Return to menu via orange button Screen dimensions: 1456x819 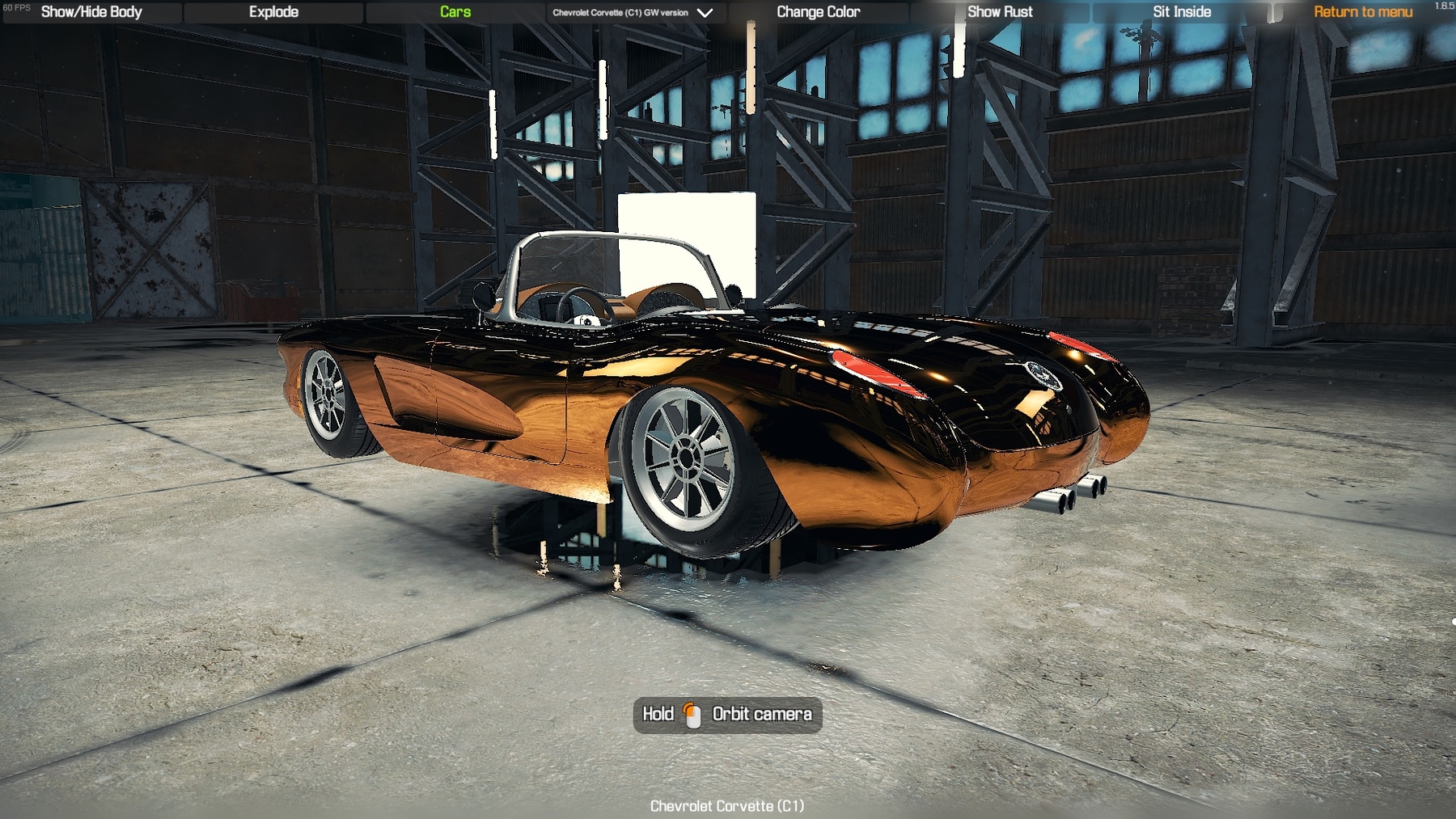coord(1363,12)
